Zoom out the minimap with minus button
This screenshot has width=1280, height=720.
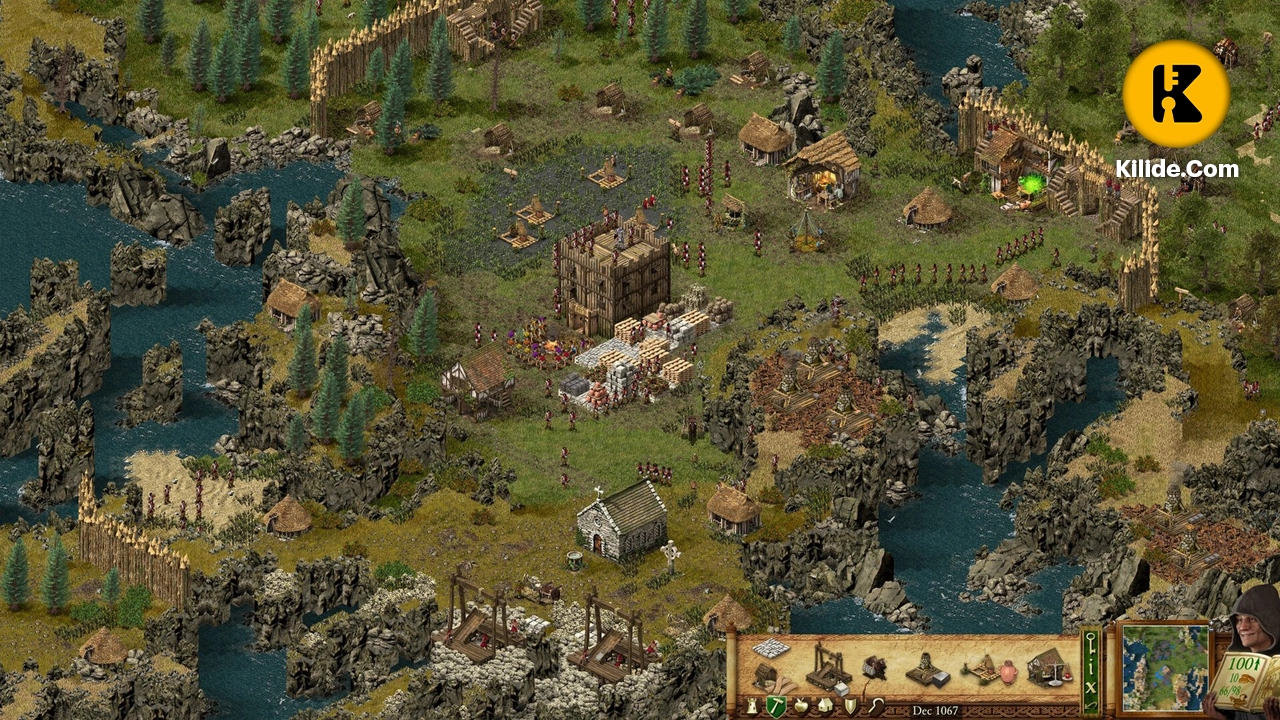(x=1210, y=630)
